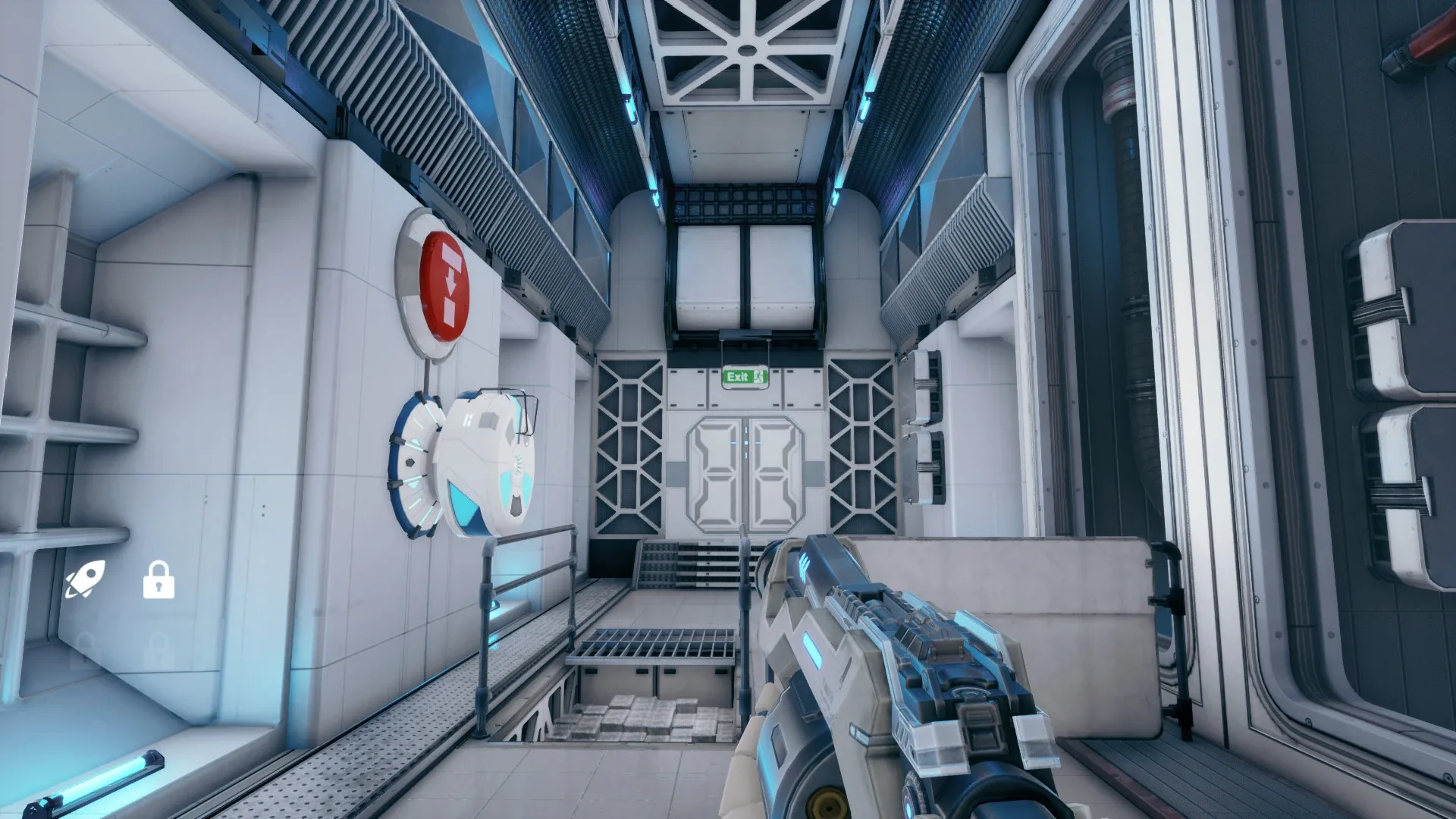The width and height of the screenshot is (1456, 819).
Task: Select the white rocket icon on the wall
Action: [86, 580]
